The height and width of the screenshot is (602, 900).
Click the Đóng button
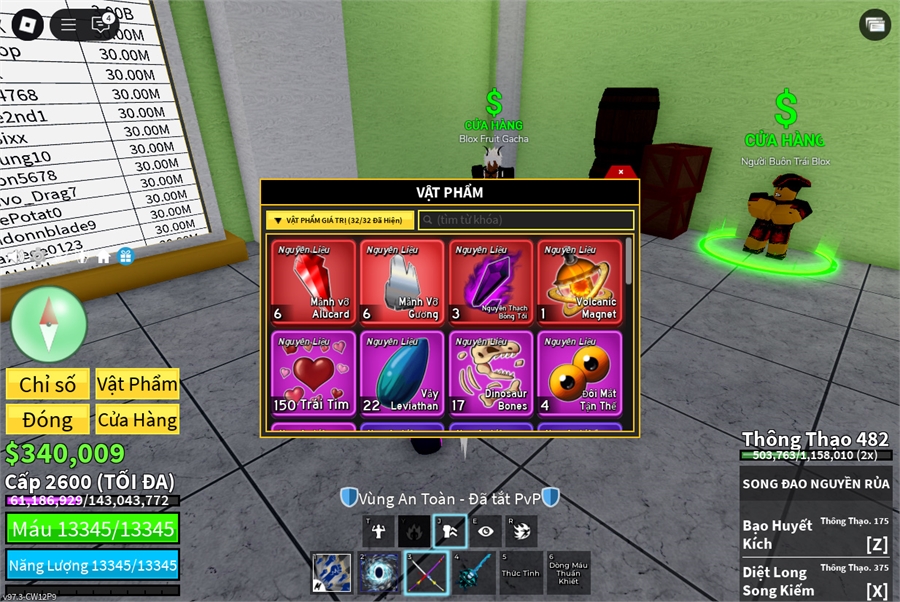(47, 419)
